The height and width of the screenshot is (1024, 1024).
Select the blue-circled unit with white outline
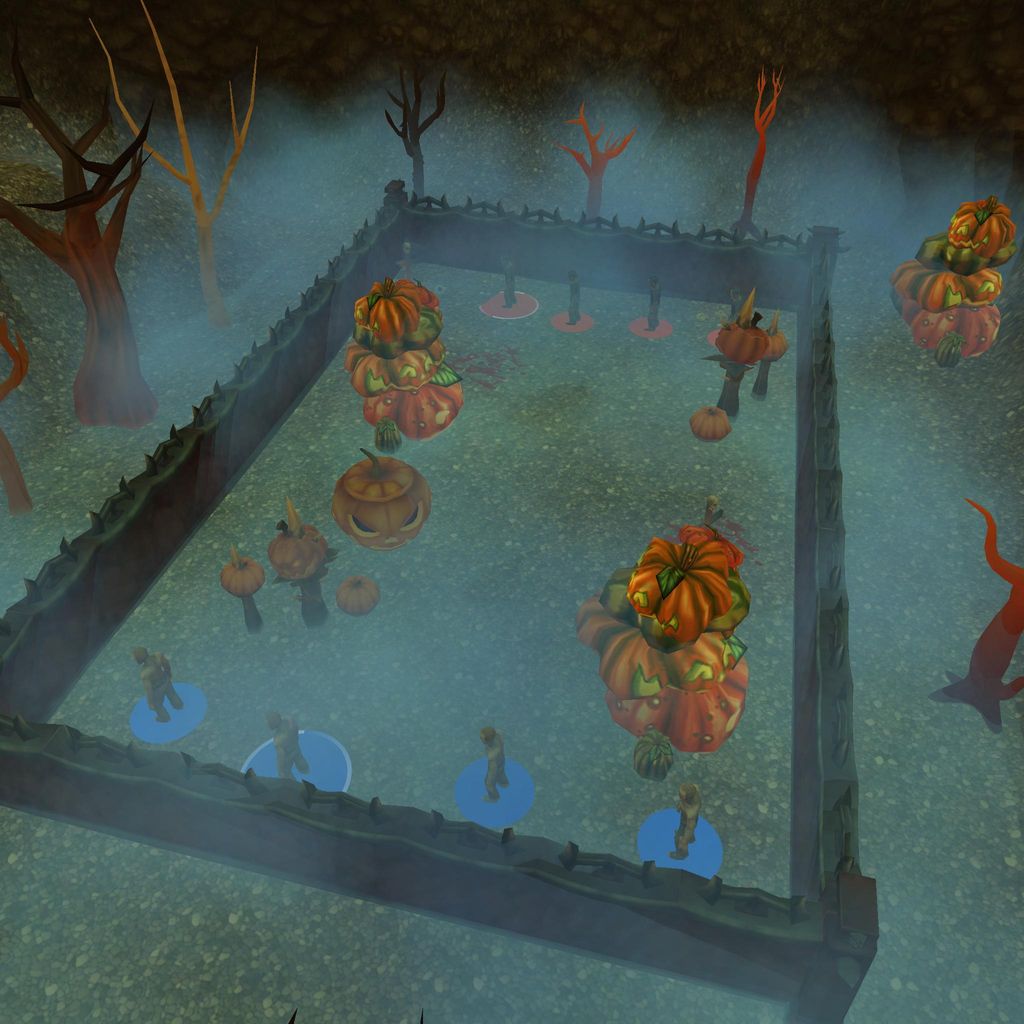pos(289,750)
